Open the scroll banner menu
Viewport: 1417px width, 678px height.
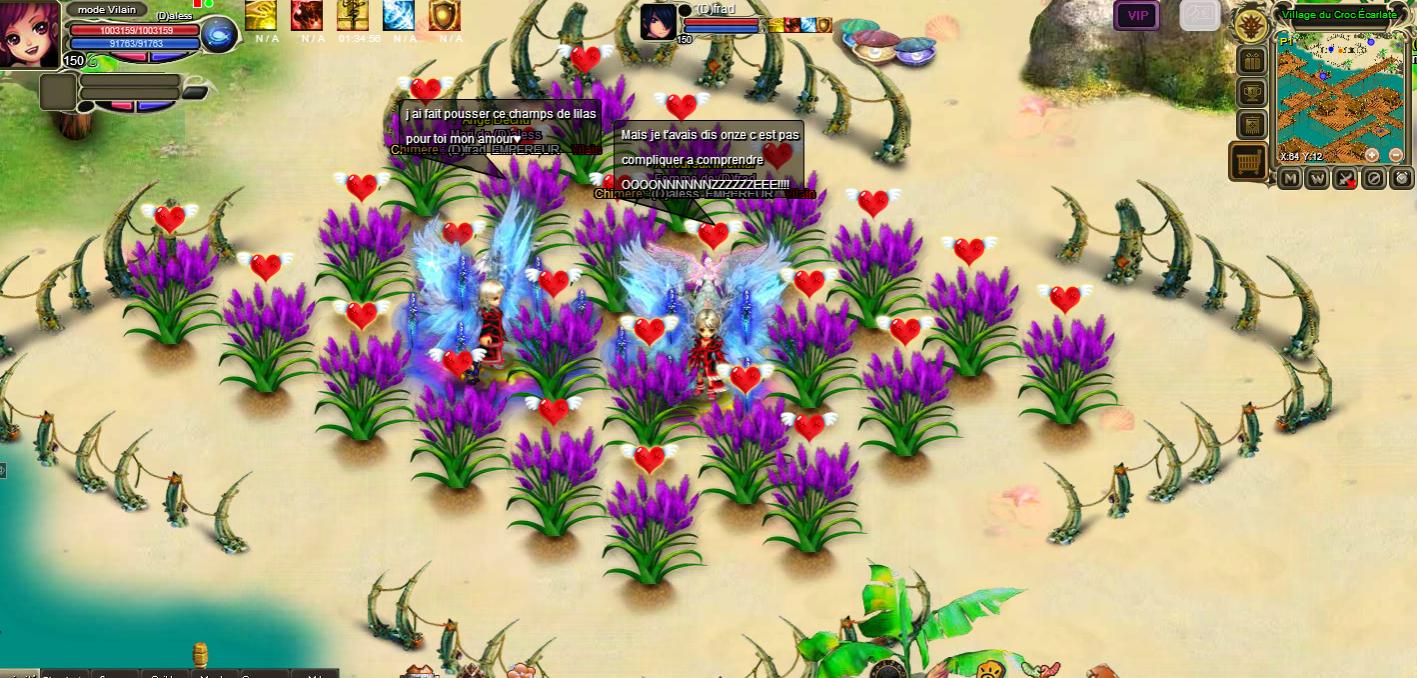pyautogui.click(x=1252, y=125)
